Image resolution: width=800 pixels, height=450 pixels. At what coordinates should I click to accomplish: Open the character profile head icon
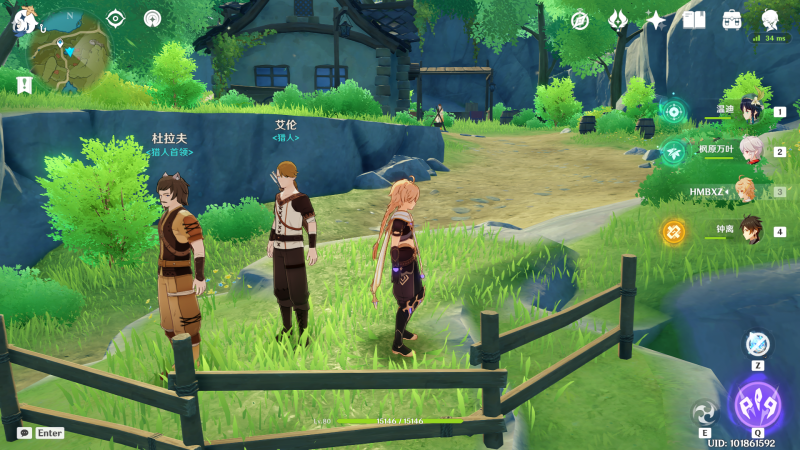coord(771,20)
